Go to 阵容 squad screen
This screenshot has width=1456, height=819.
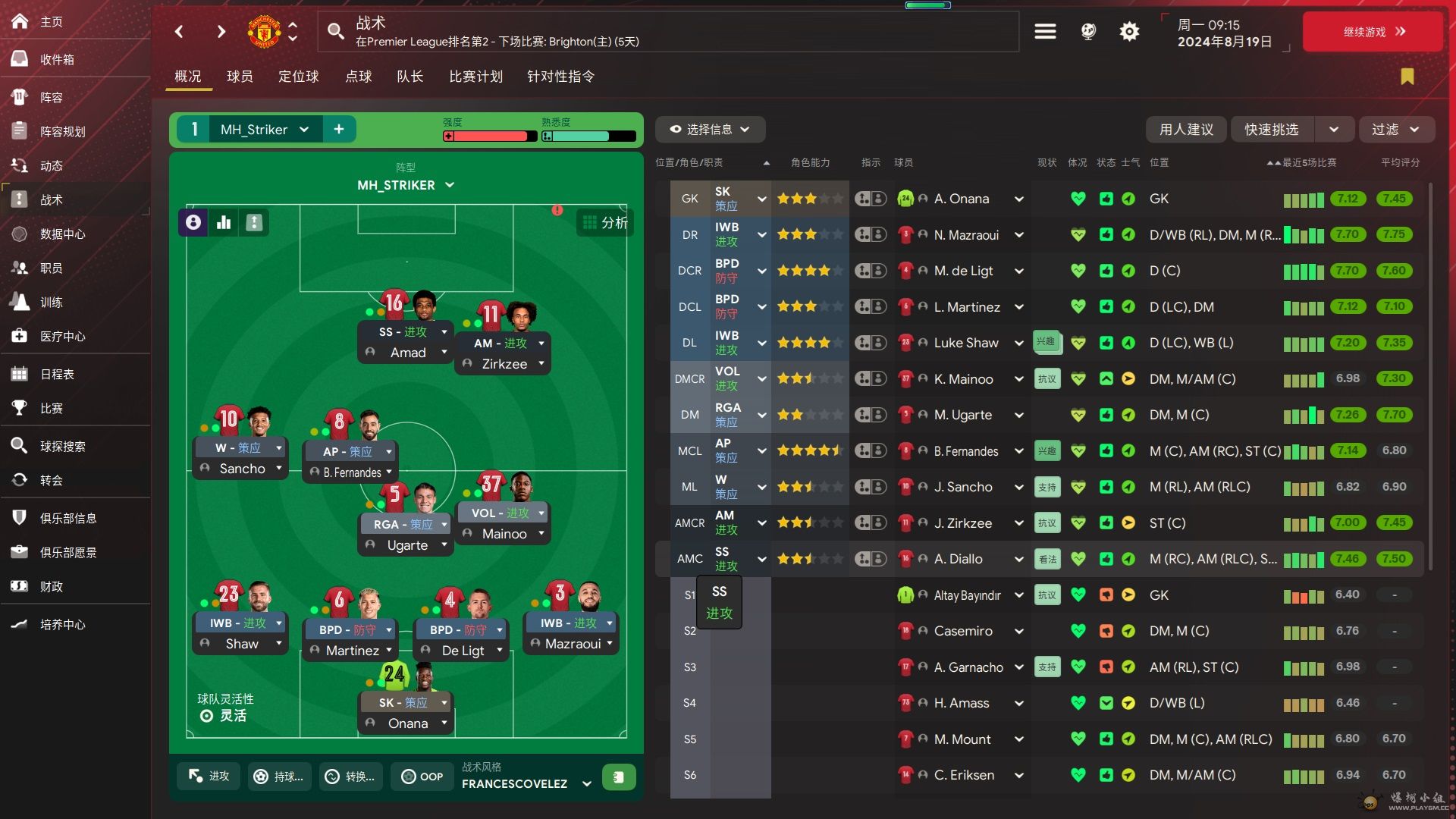pyautogui.click(x=51, y=98)
